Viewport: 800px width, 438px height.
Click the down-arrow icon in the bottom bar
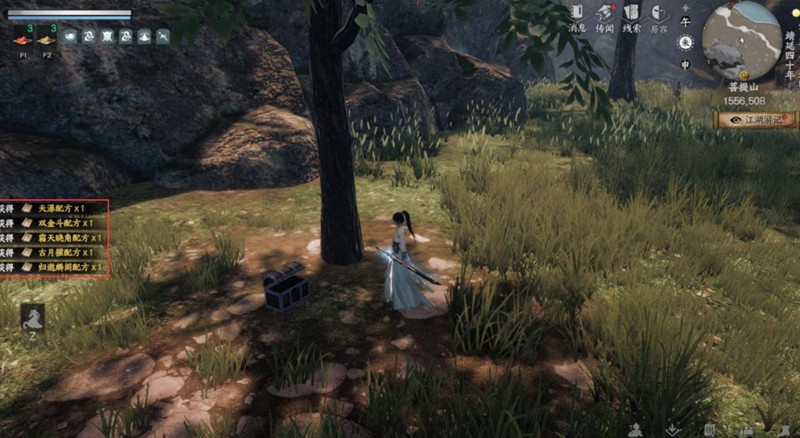[x=673, y=429]
